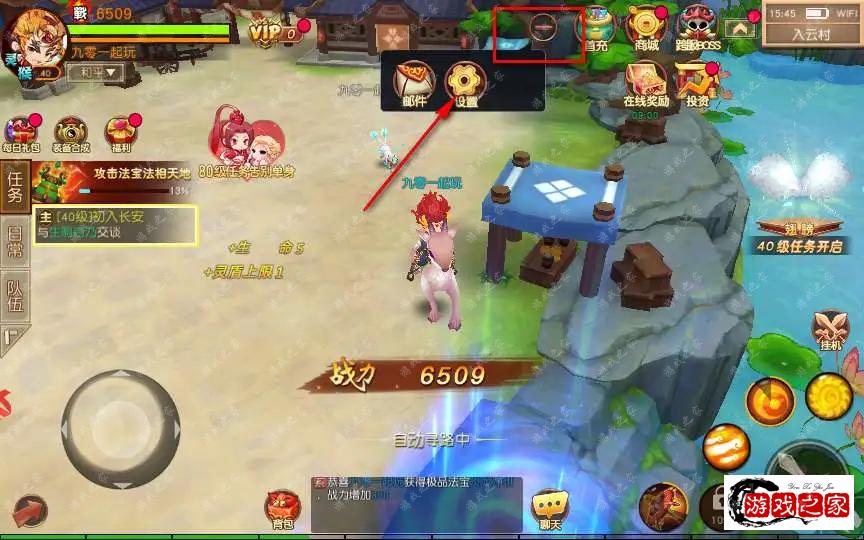Open the 背包 bag
The width and height of the screenshot is (864, 540).
pos(282,508)
